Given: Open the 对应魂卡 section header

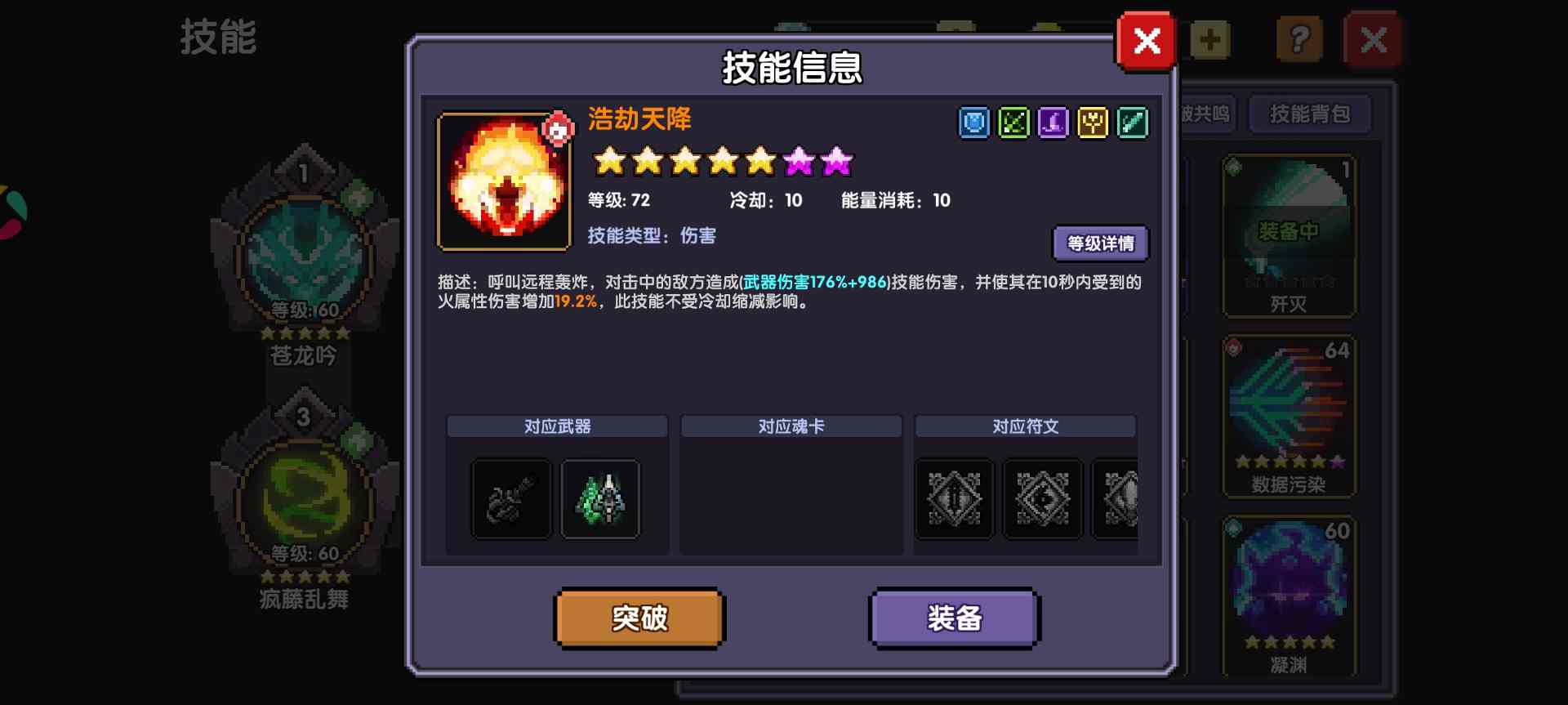Looking at the screenshot, I should (x=791, y=426).
